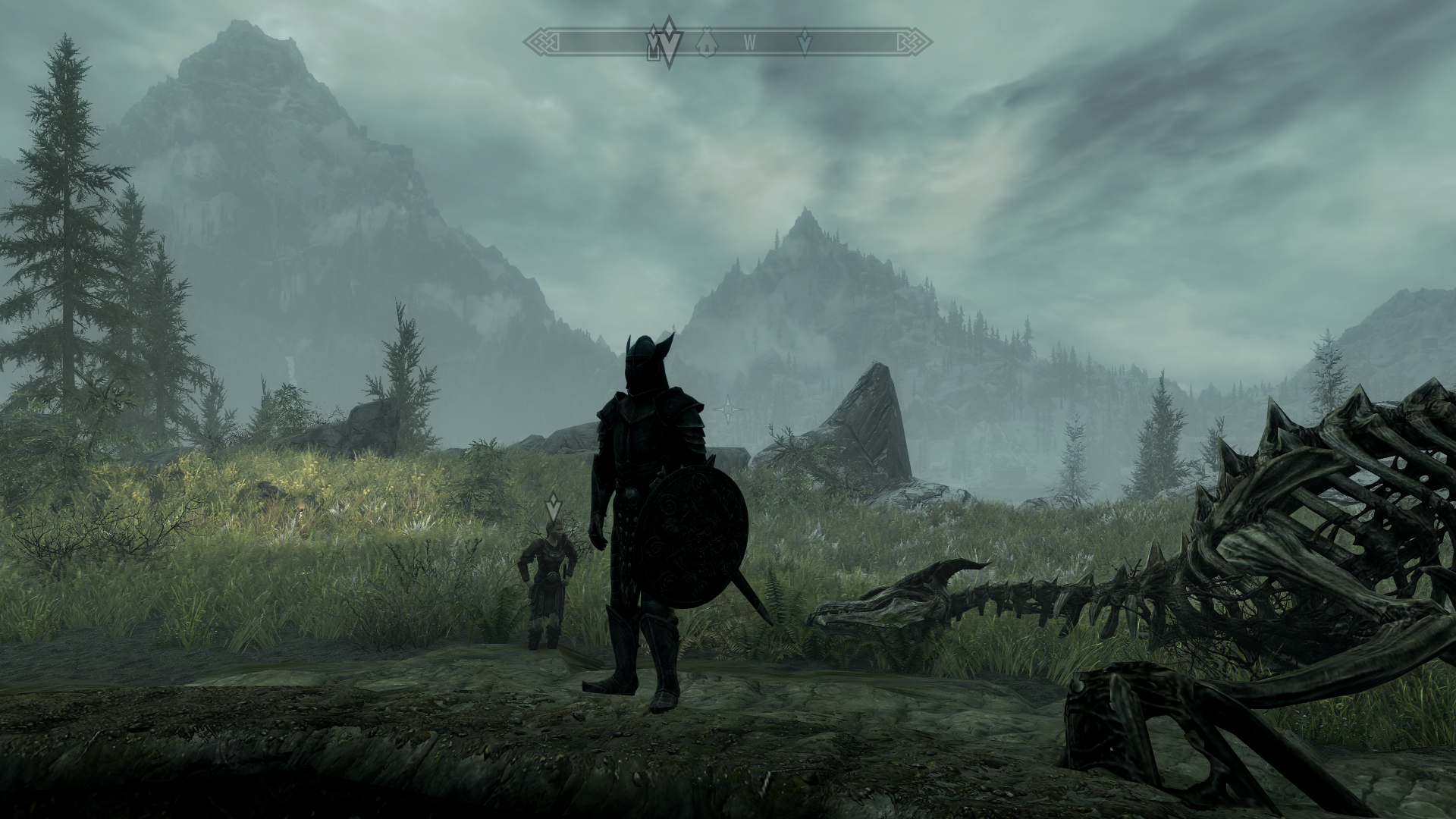The width and height of the screenshot is (1456, 819).
Task: Click the W heading on the compass
Action: click(x=749, y=42)
